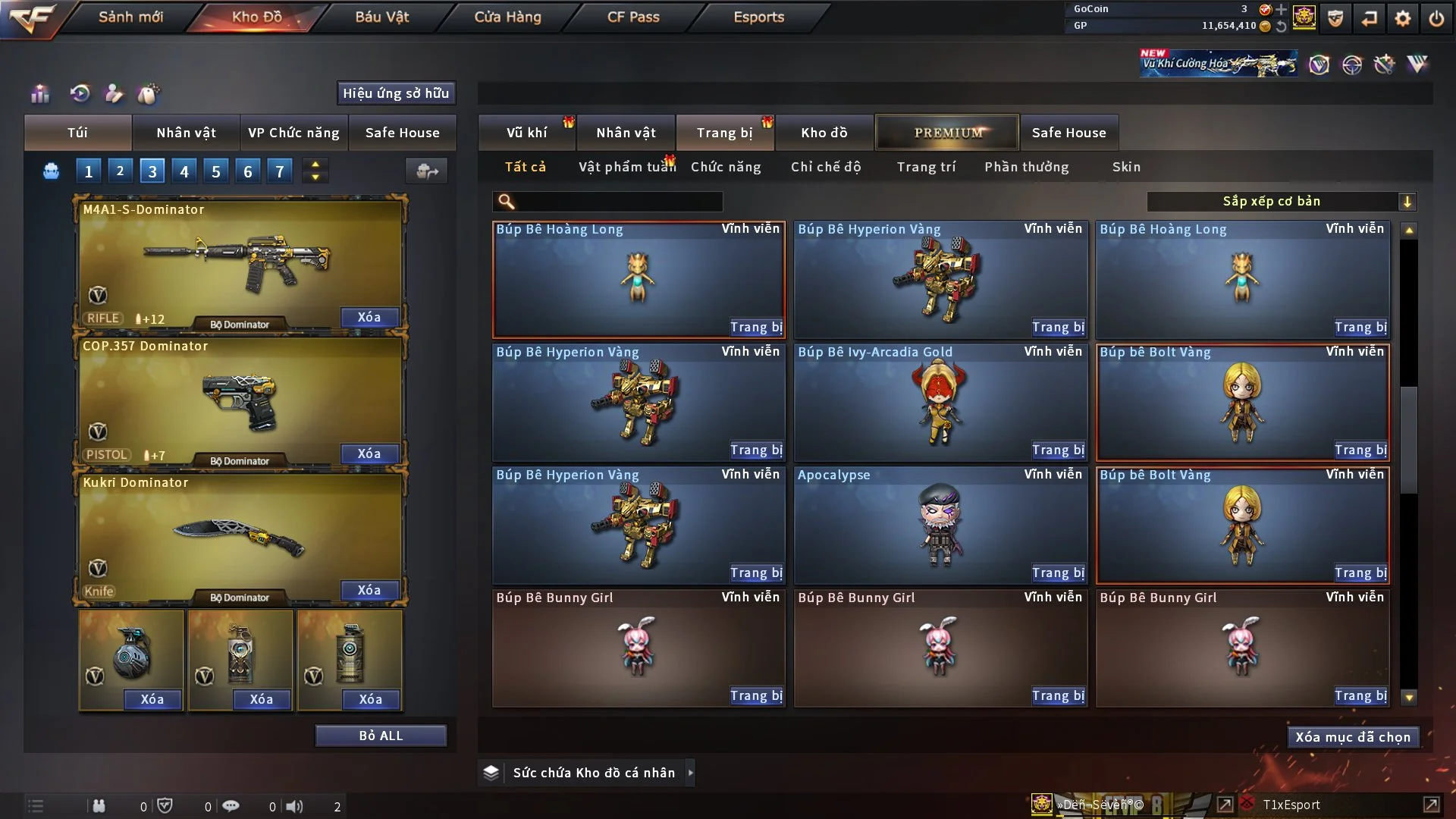Open the Vũ Khí Cường Hóa banner
Viewport: 1456px width, 819px height.
click(1219, 64)
